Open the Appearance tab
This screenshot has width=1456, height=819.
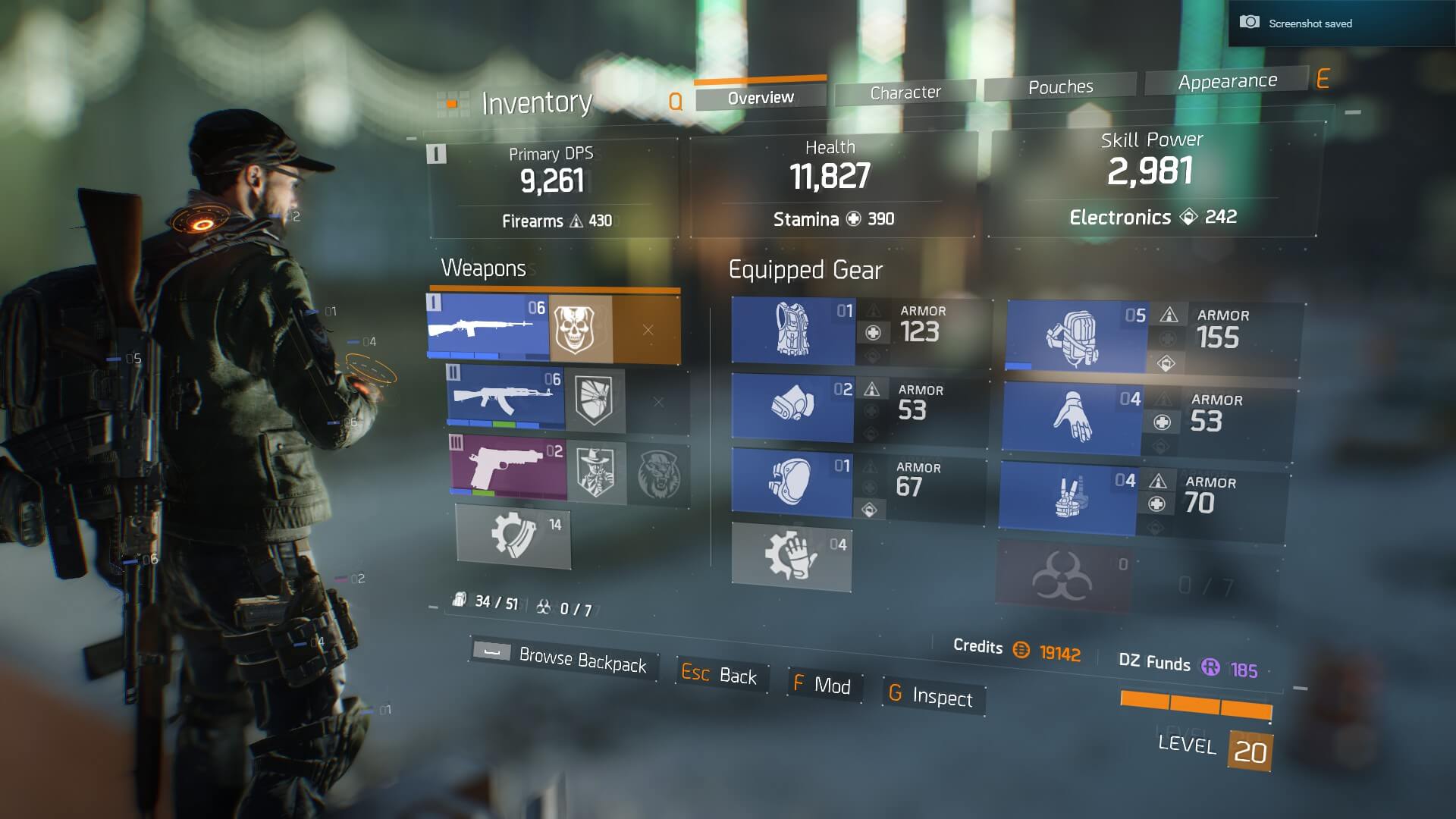pyautogui.click(x=1227, y=81)
